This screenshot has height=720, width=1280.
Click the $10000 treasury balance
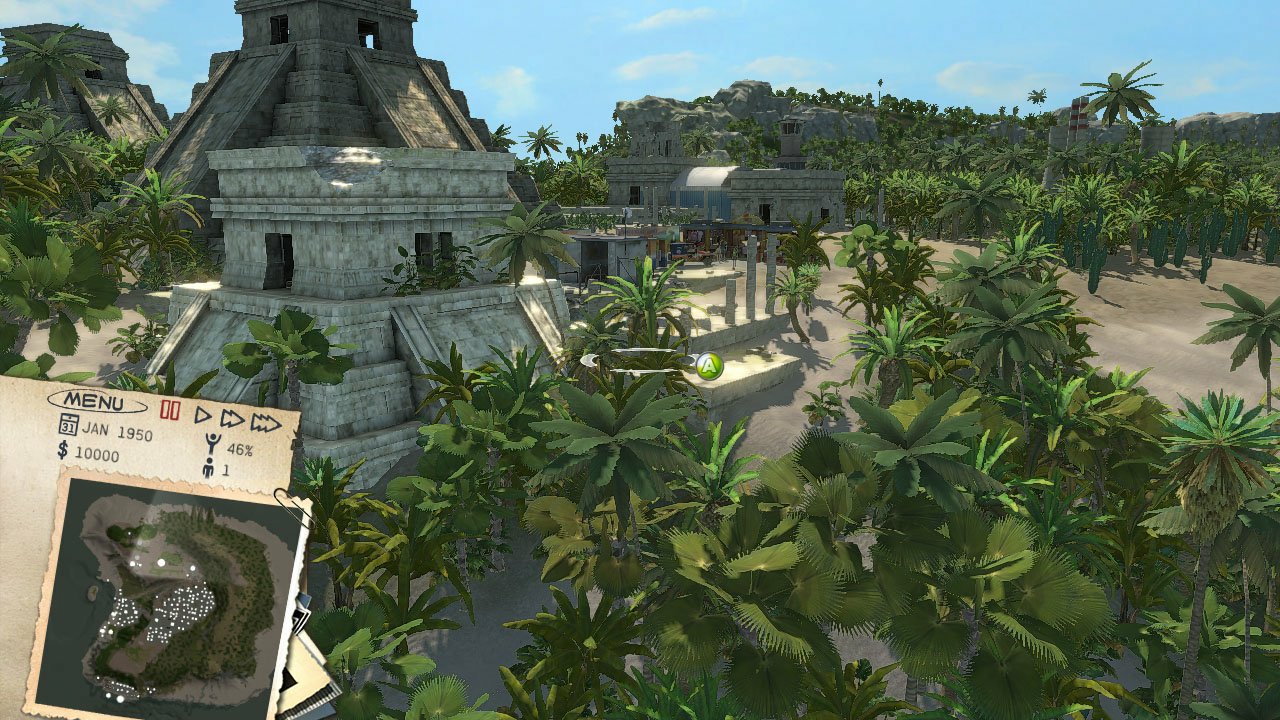(x=96, y=456)
